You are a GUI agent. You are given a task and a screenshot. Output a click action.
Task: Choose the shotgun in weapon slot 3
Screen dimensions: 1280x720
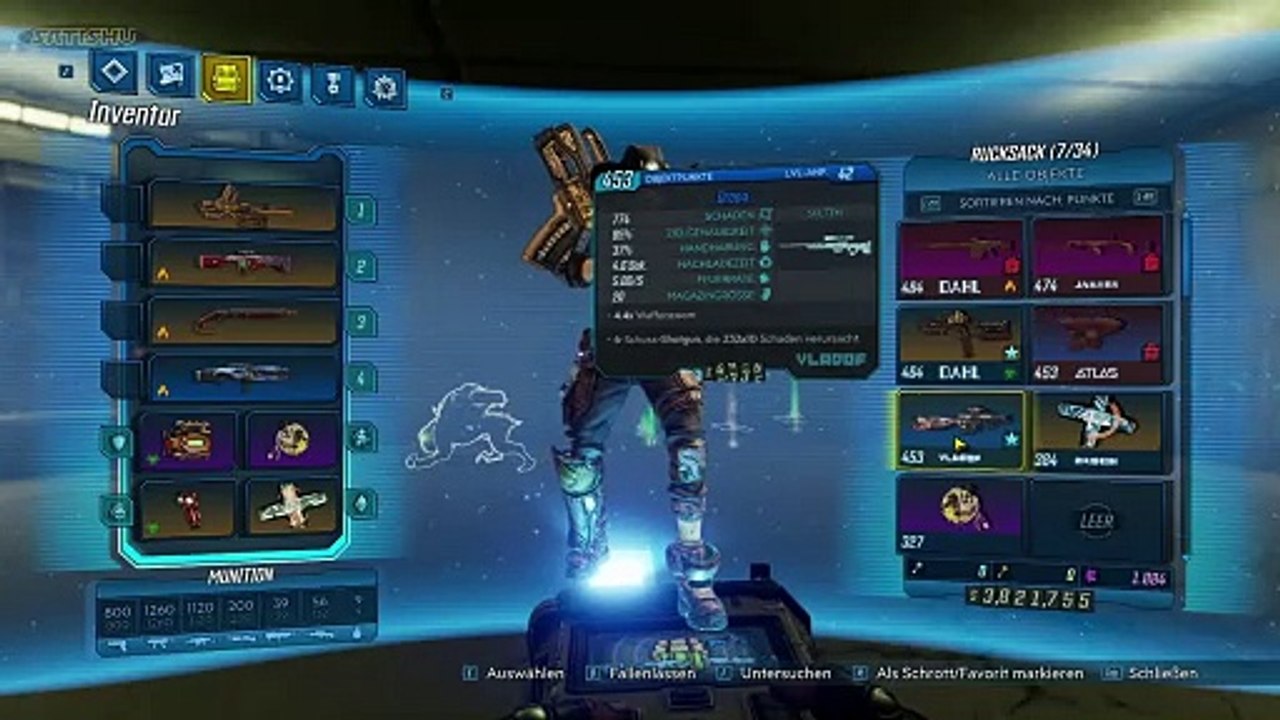tap(244, 320)
